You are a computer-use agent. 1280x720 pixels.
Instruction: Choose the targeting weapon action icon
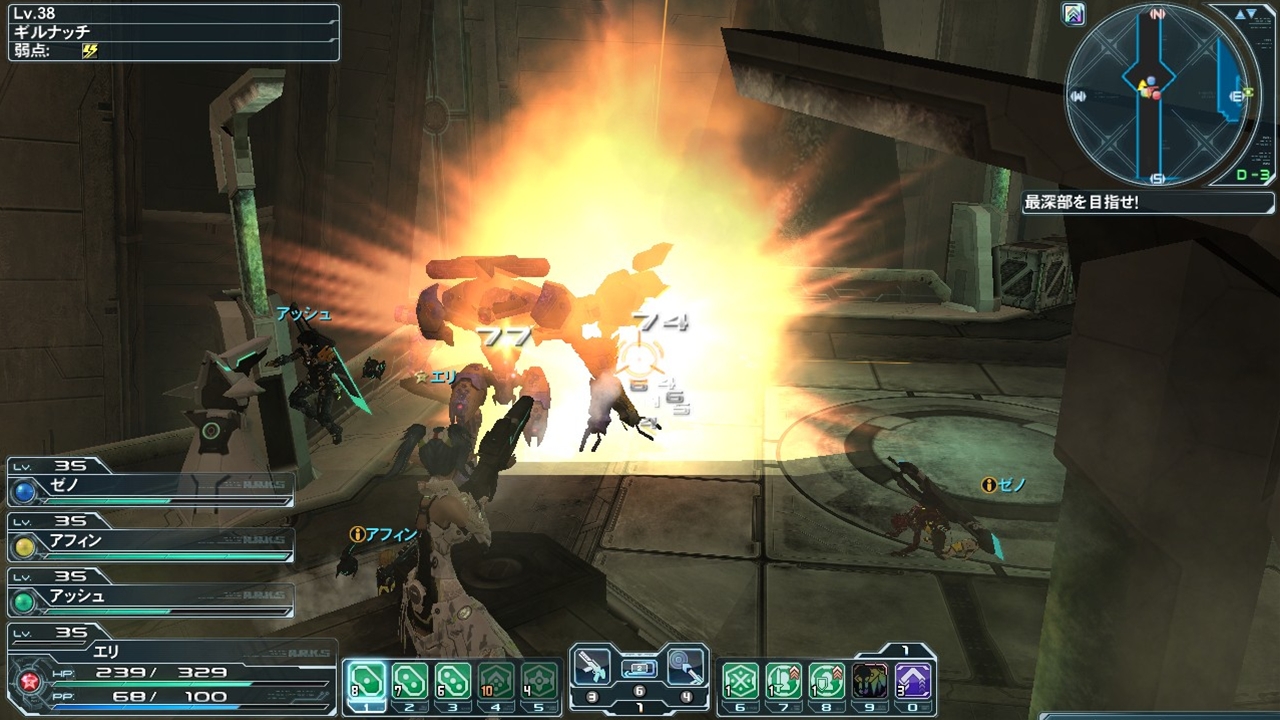(x=686, y=665)
